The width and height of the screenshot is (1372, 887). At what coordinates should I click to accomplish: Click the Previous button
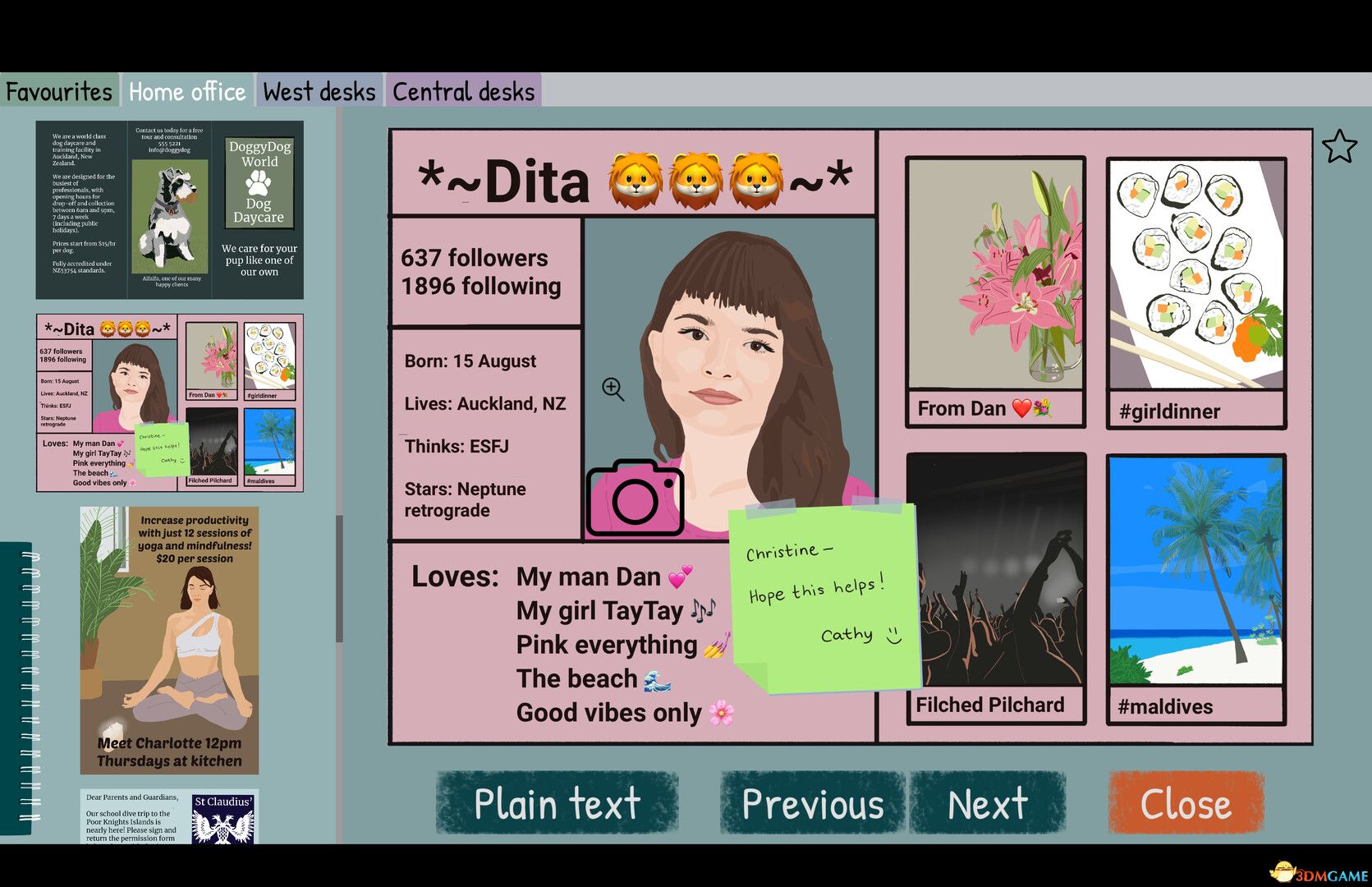(x=811, y=803)
